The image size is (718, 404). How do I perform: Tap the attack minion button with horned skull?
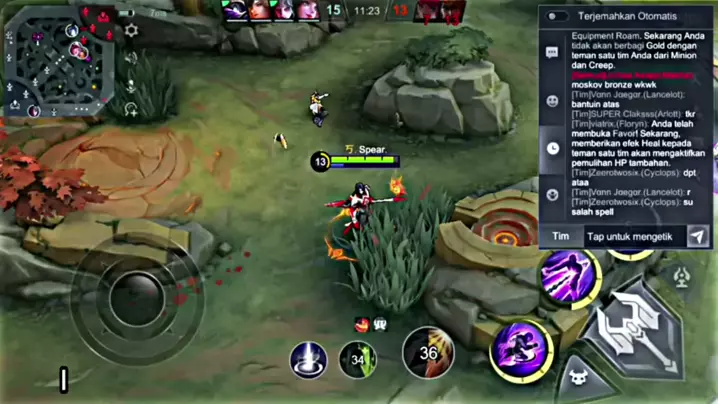click(579, 379)
